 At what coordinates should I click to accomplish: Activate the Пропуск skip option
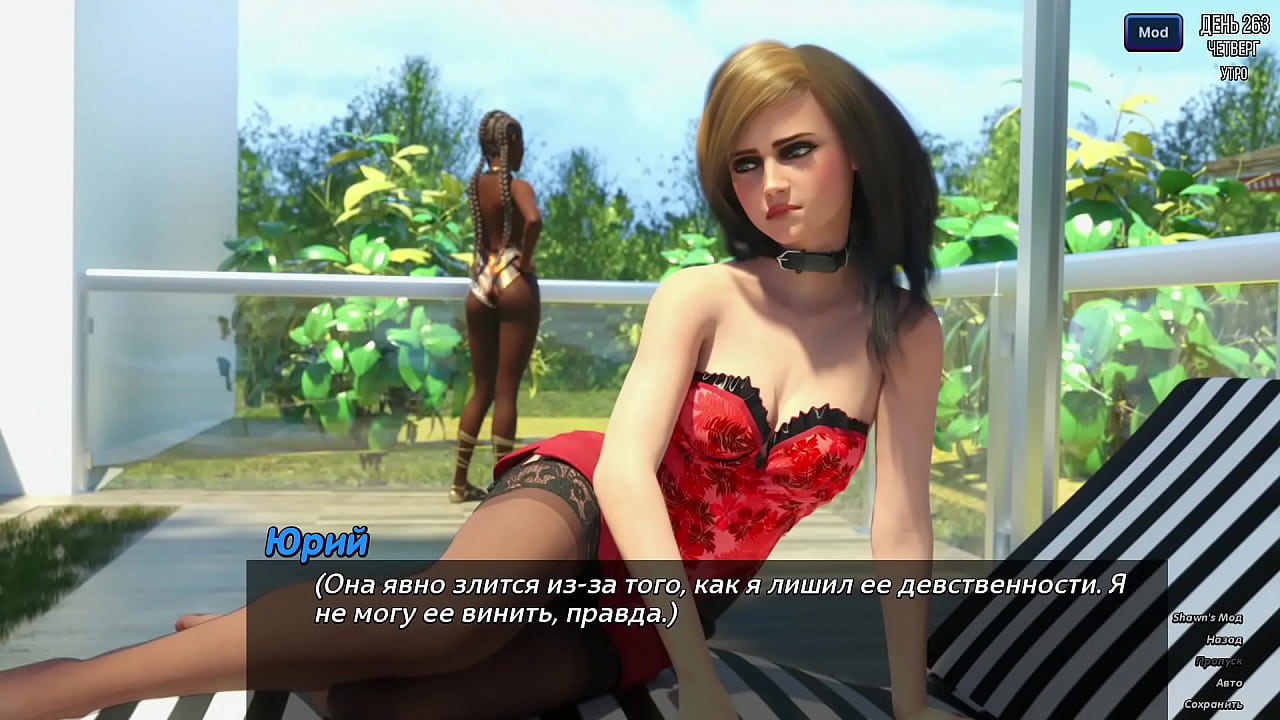point(1218,661)
